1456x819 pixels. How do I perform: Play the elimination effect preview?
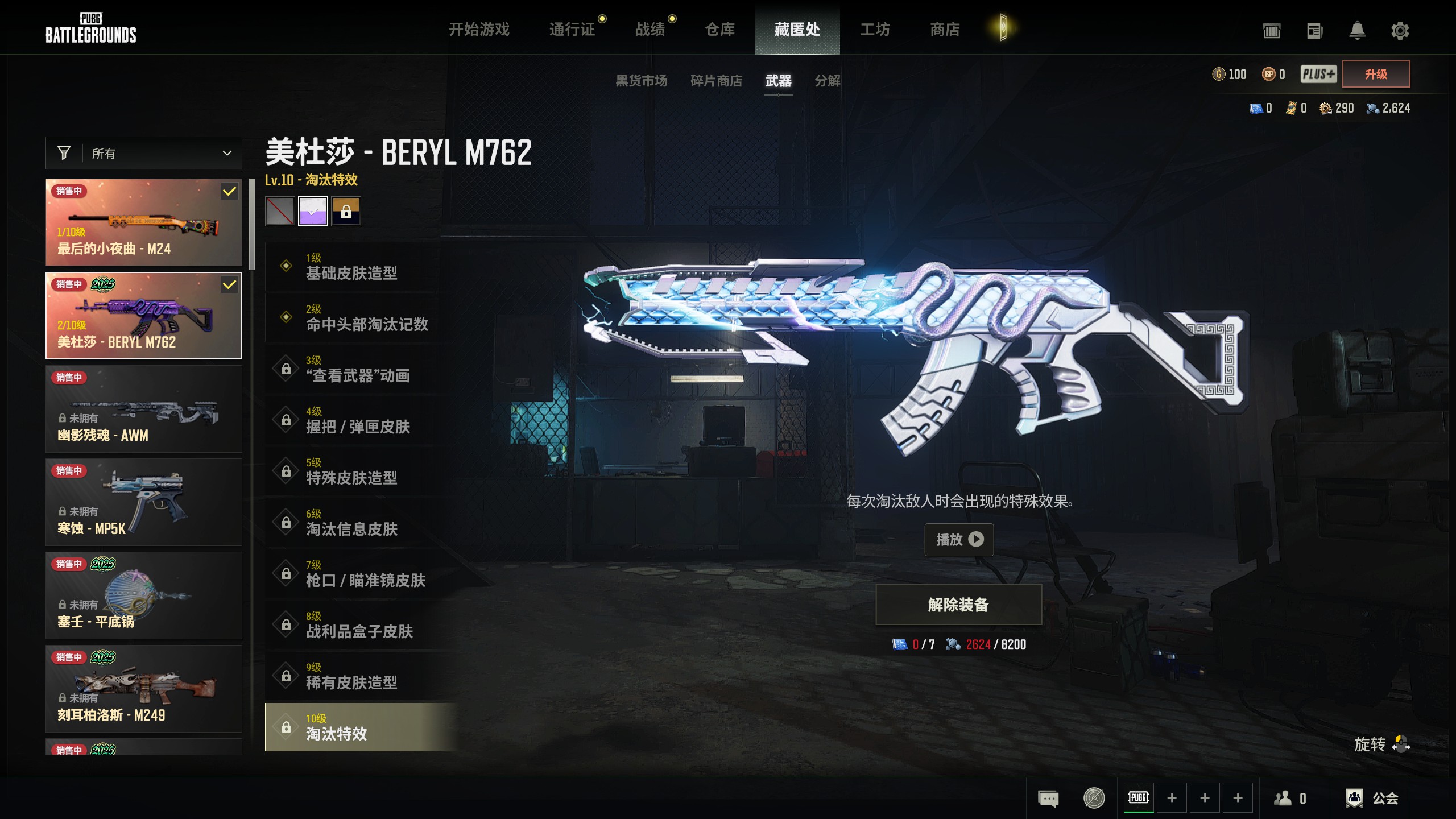959,539
